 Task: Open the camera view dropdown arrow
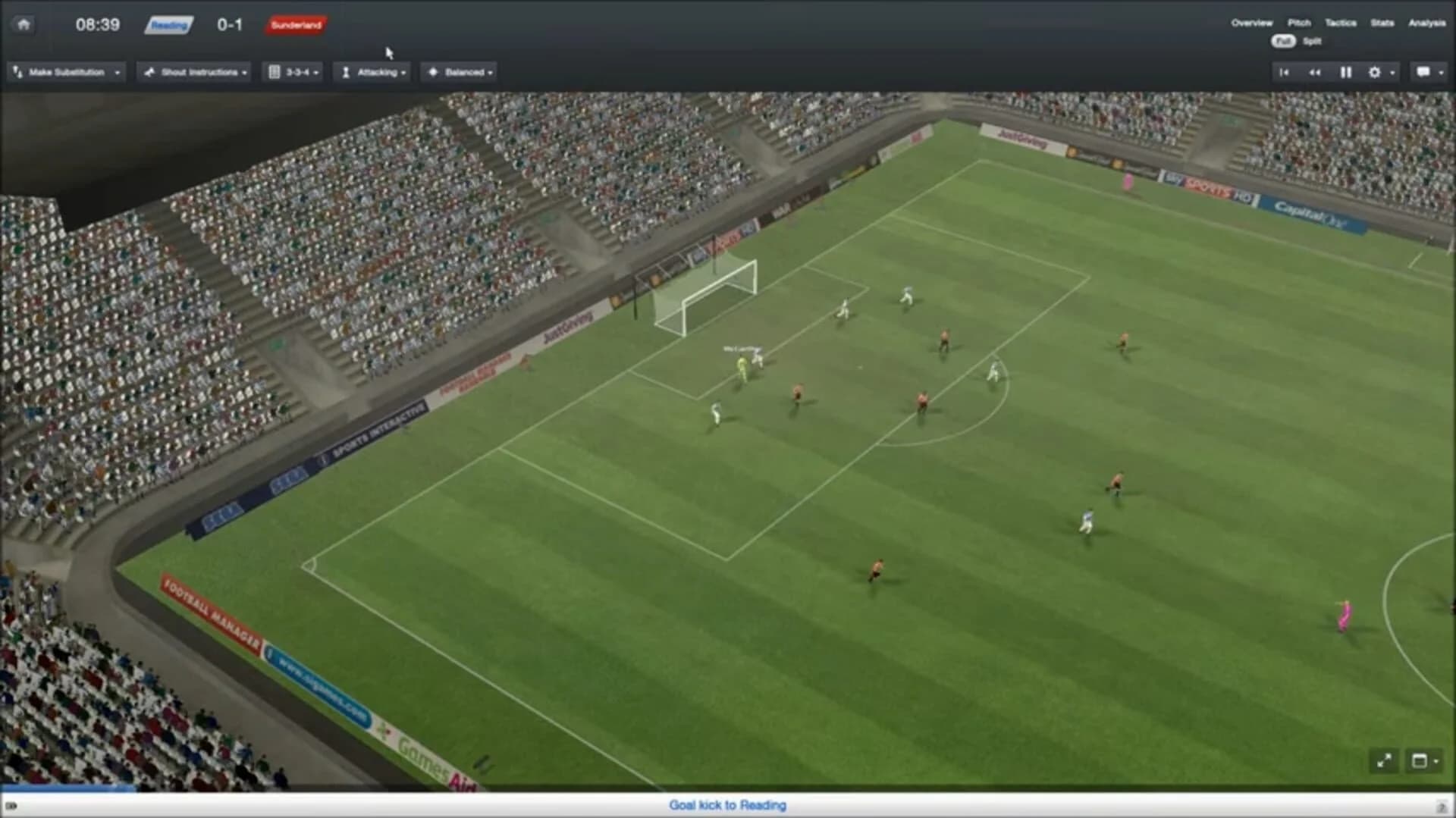pos(1436,760)
